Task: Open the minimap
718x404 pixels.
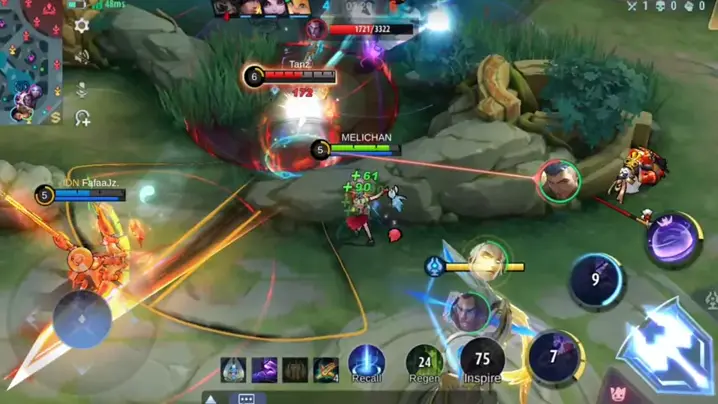Action: 30,55
